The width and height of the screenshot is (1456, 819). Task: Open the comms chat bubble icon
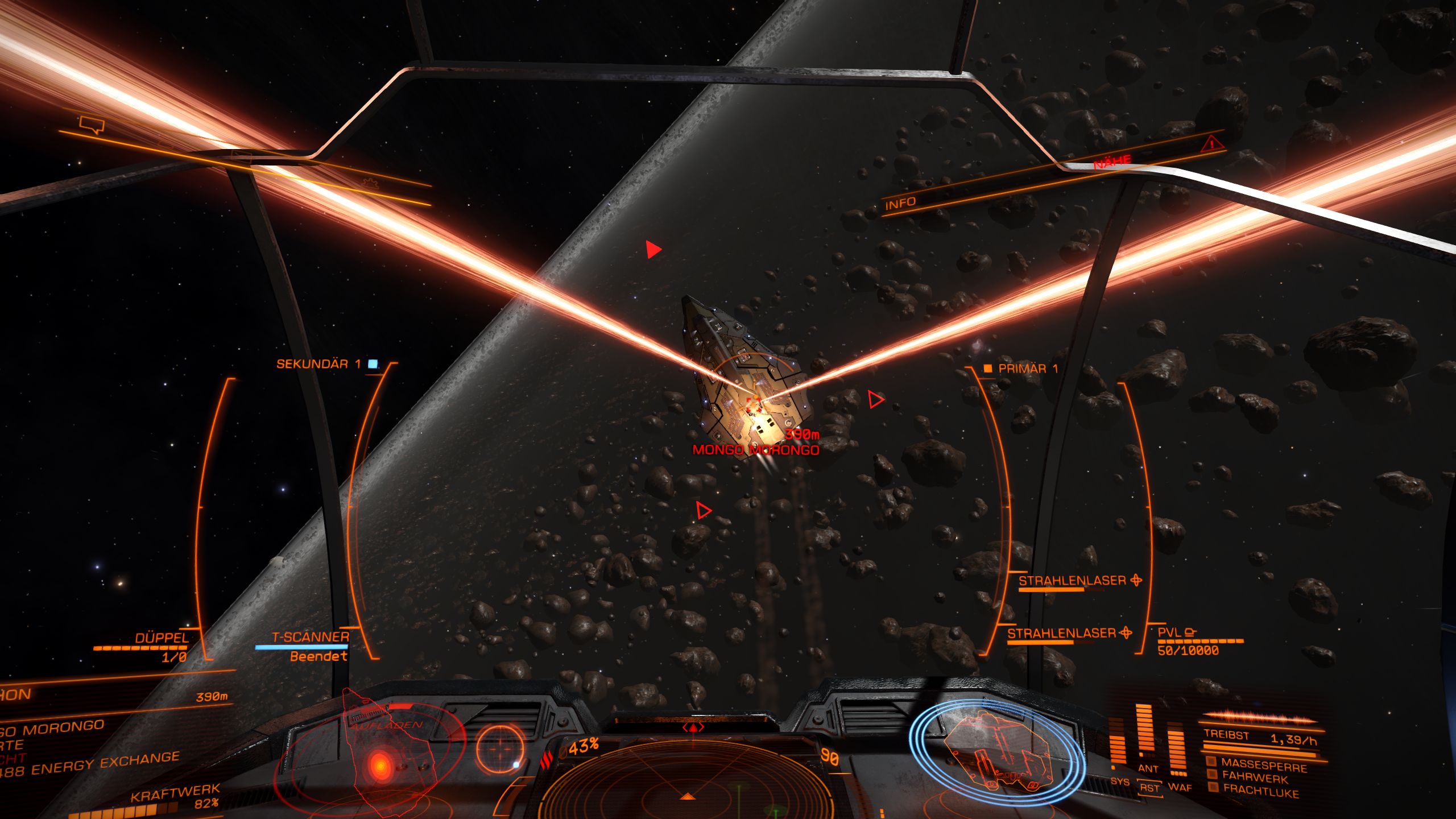tap(92, 124)
